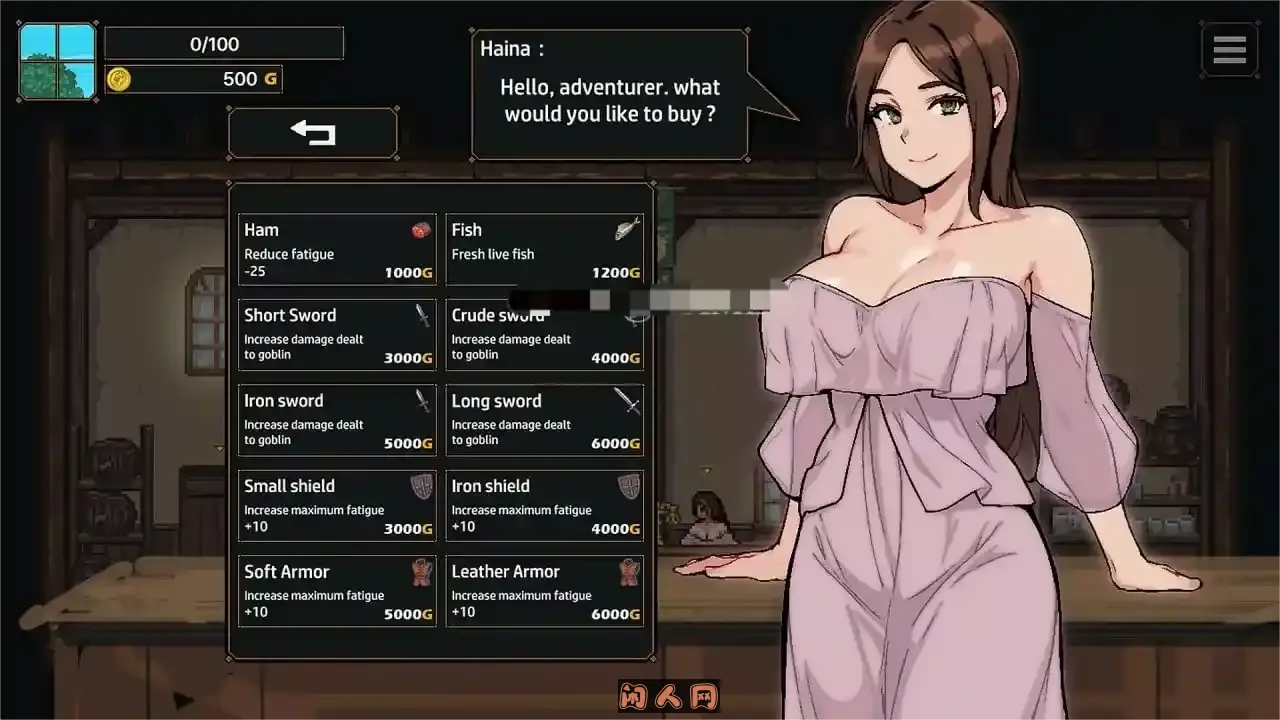Viewport: 1280px width, 720px height.
Task: Select the Iron Shield shop entry
Action: pyautogui.click(x=544, y=505)
